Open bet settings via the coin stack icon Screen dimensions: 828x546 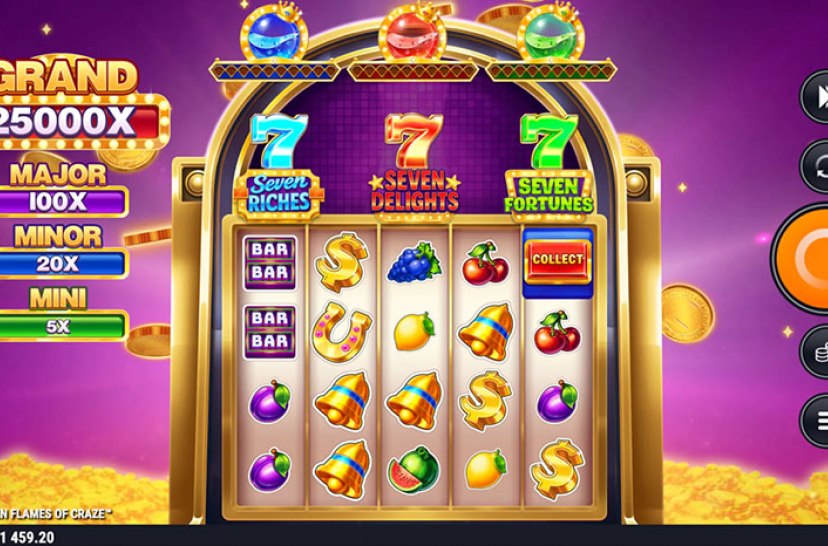816,352
